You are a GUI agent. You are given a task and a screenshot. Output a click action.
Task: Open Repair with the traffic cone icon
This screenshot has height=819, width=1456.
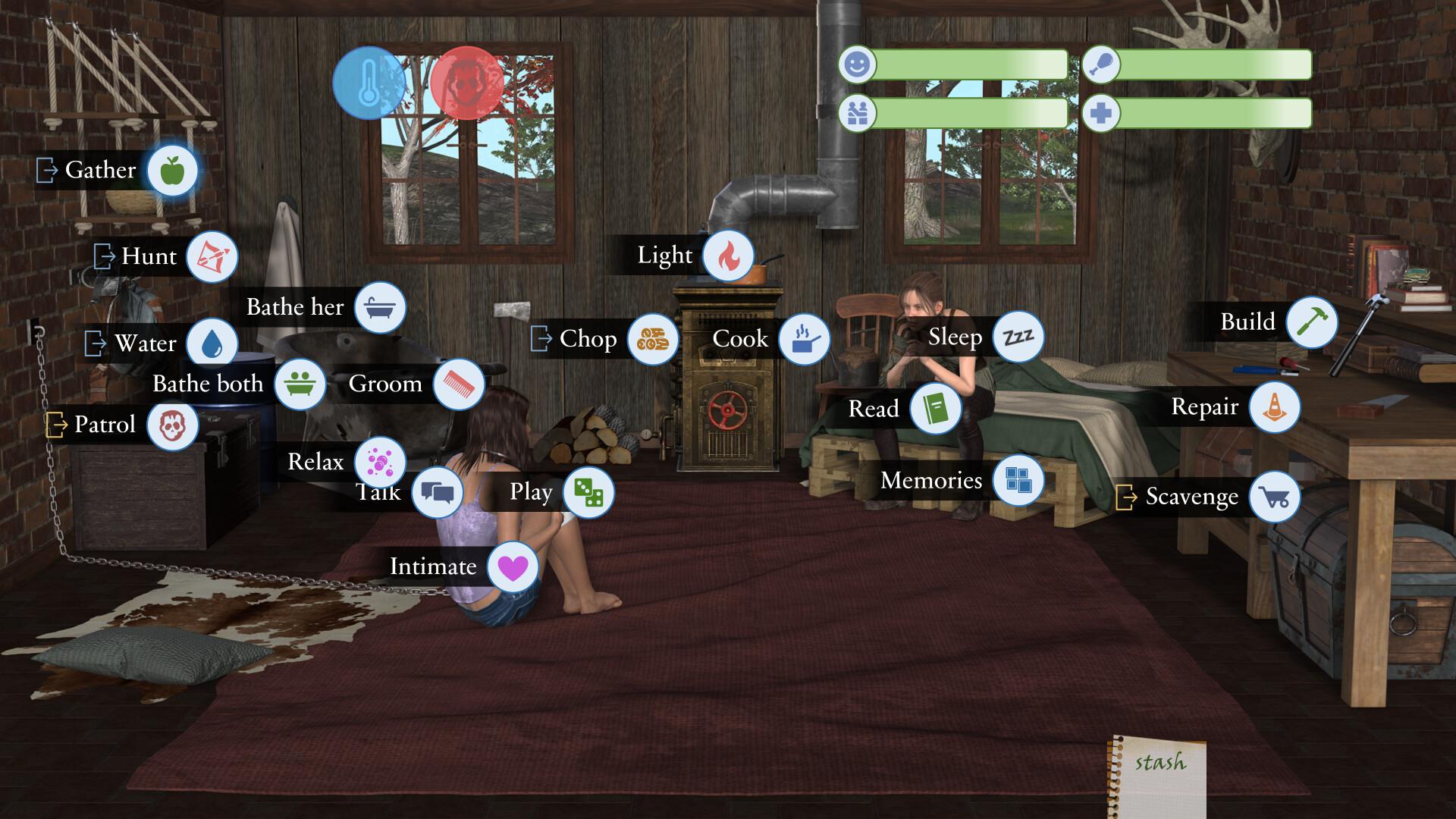(x=1276, y=407)
